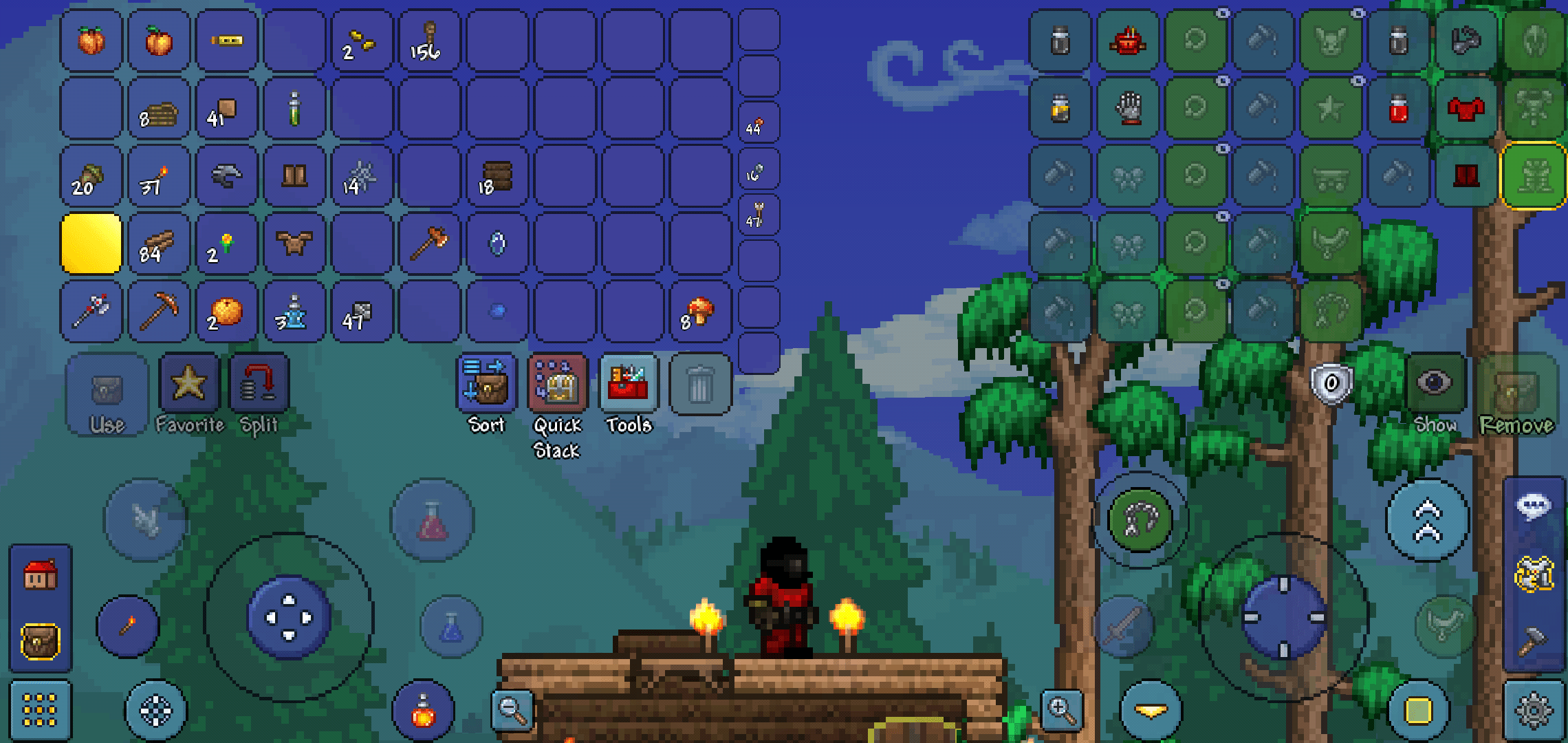Switch to the highlighted loadout tab
This screenshot has height=743, width=1568.
(1534, 177)
